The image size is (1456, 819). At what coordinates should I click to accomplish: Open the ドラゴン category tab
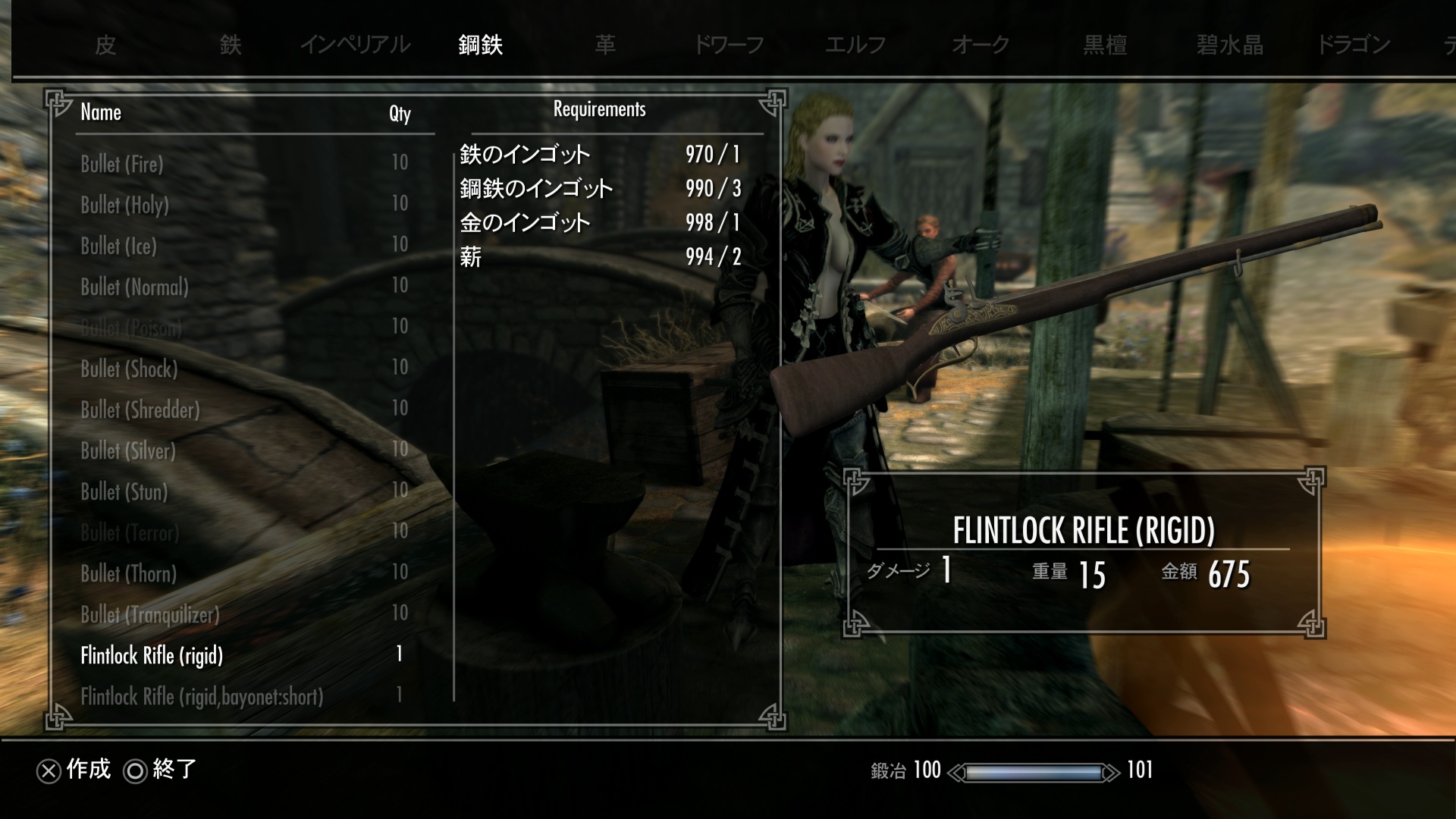1354,45
